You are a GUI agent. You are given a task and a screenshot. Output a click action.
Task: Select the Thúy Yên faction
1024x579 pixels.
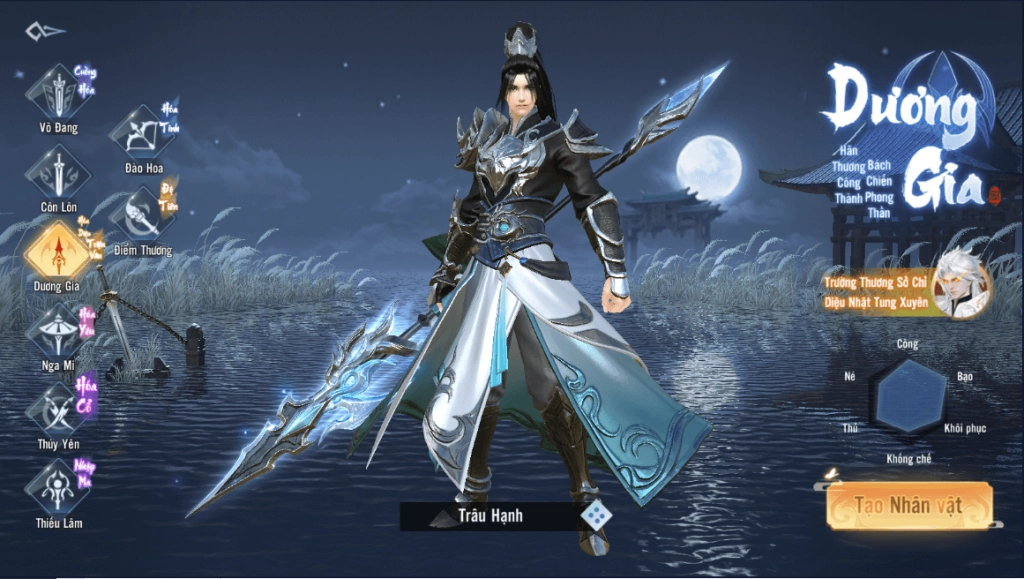[58, 409]
